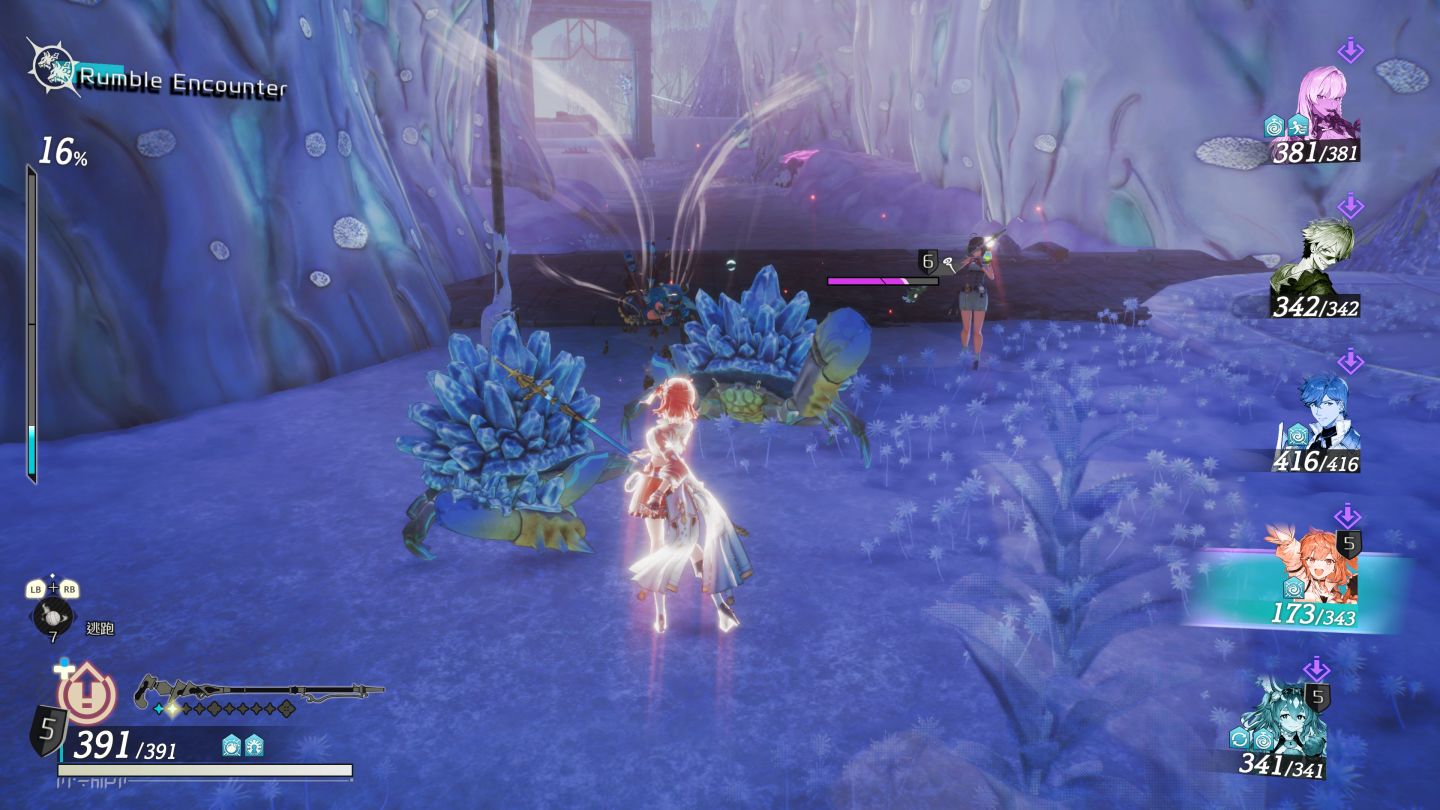Activate the red exclamation arrow icon
Image resolution: width=1440 pixels, height=810 pixels.
(x=86, y=694)
